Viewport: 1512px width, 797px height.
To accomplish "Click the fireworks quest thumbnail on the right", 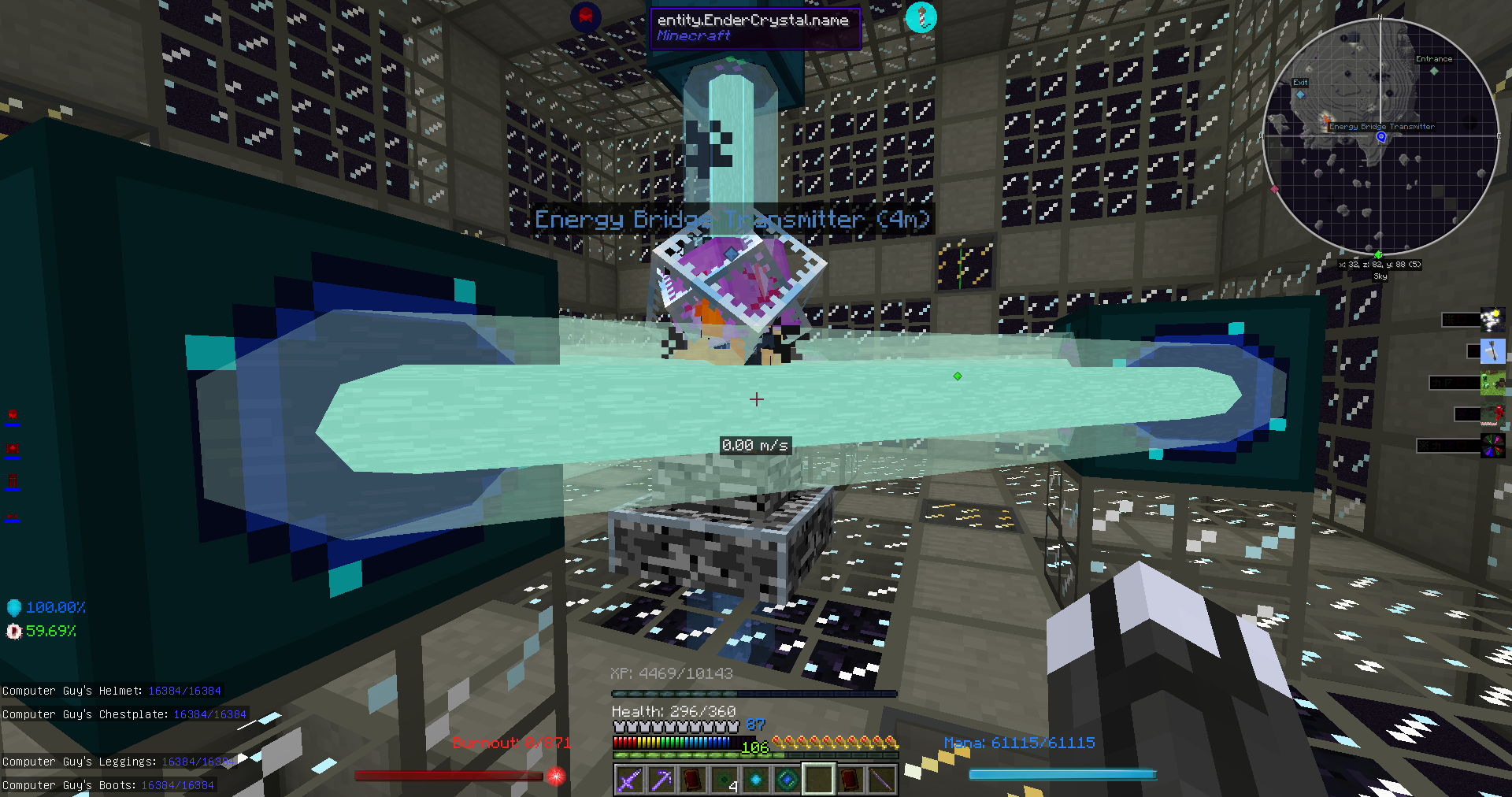I will [1492, 319].
